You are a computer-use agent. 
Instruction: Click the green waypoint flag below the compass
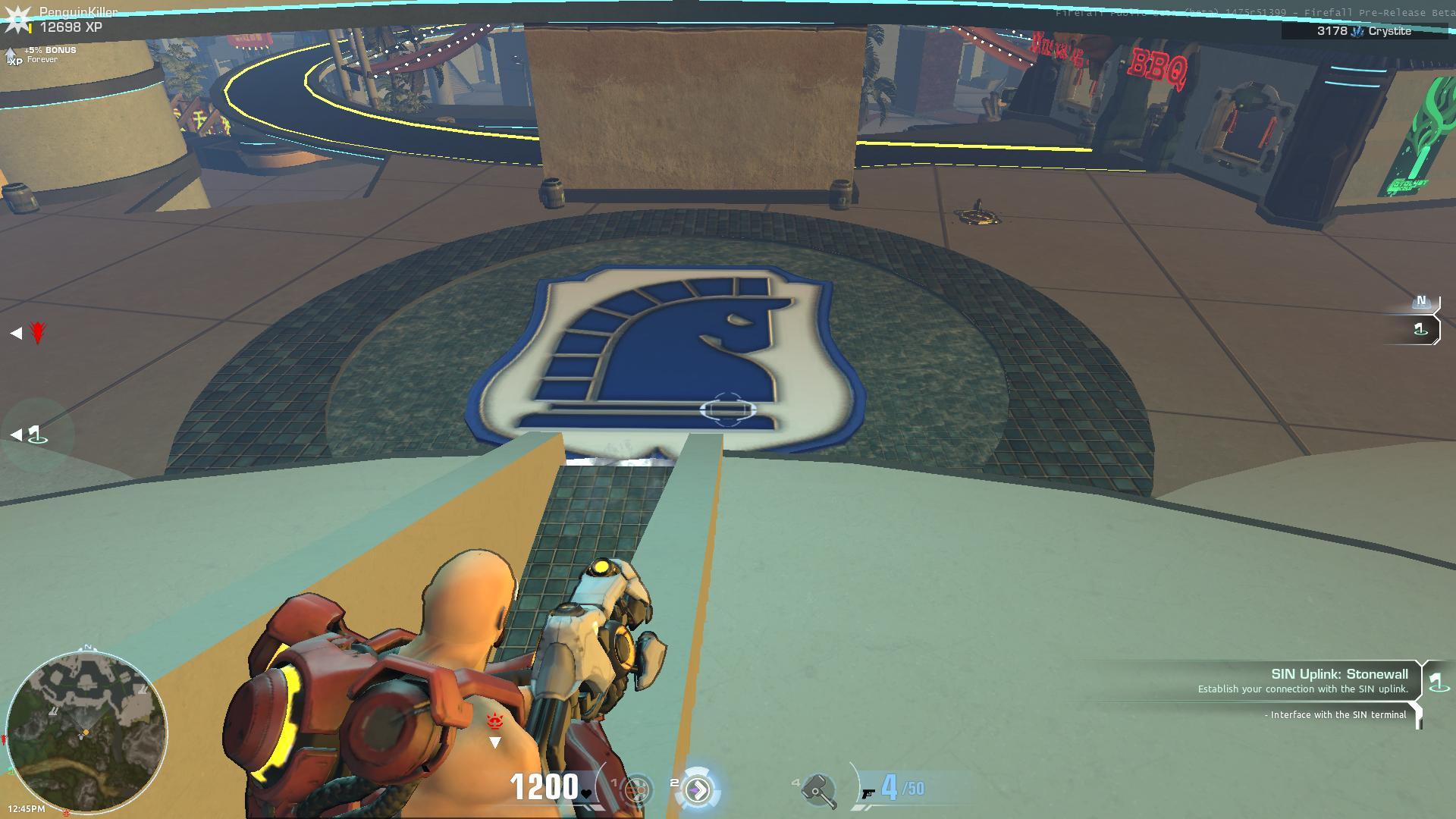click(1420, 328)
